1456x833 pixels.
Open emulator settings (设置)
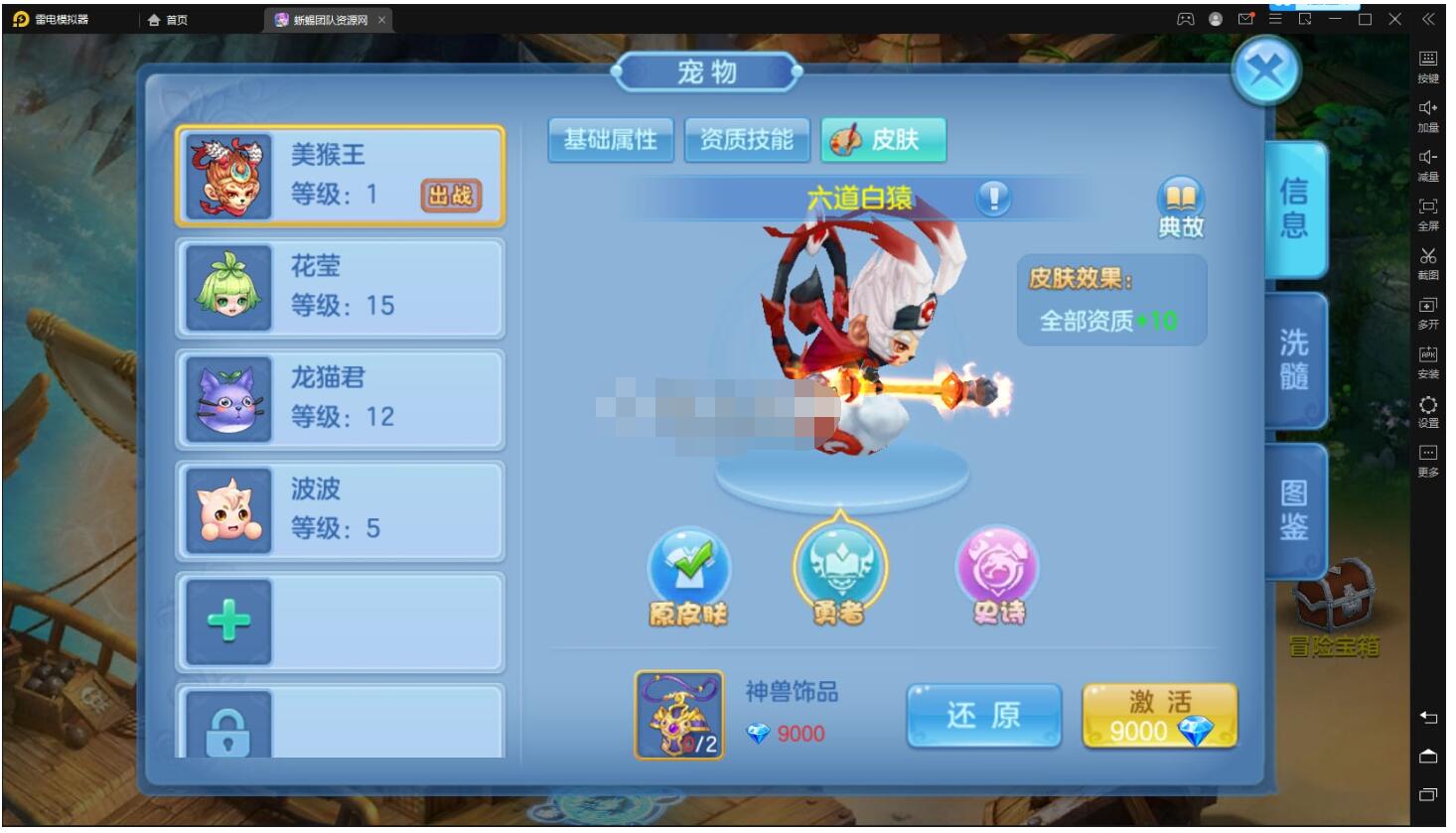tap(1427, 409)
